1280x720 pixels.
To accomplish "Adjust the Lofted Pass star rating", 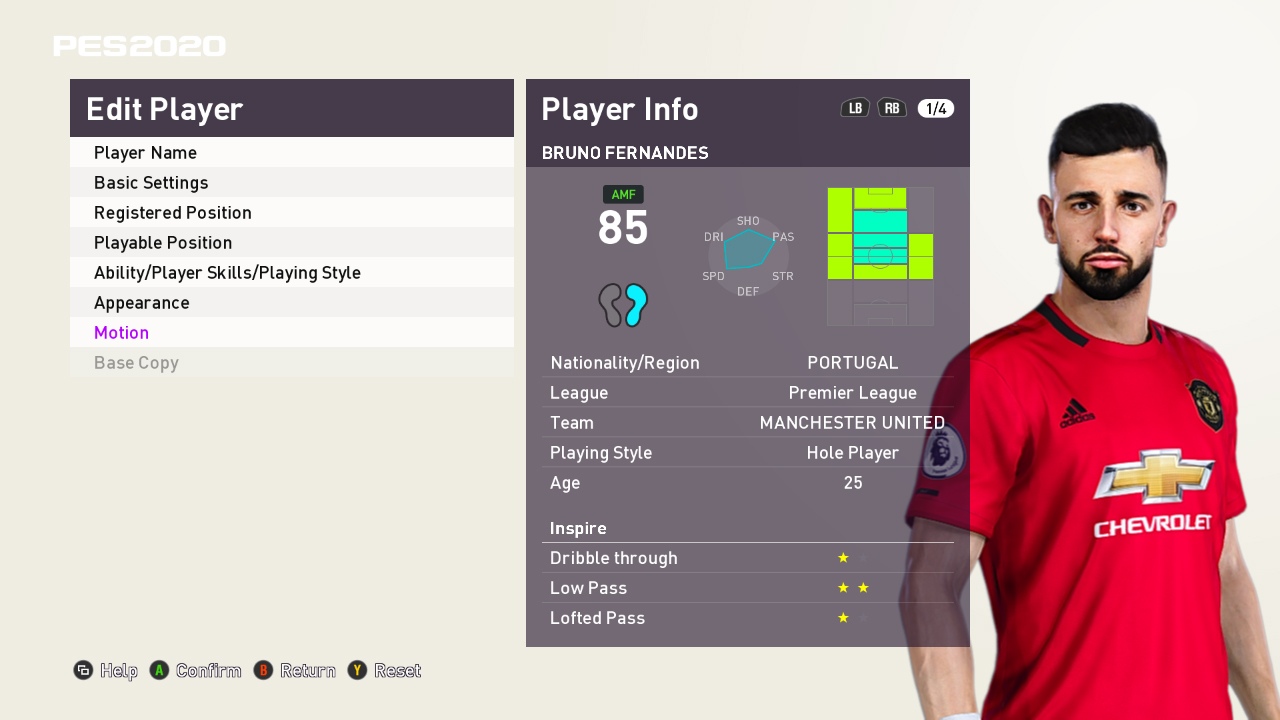I will [x=841, y=618].
